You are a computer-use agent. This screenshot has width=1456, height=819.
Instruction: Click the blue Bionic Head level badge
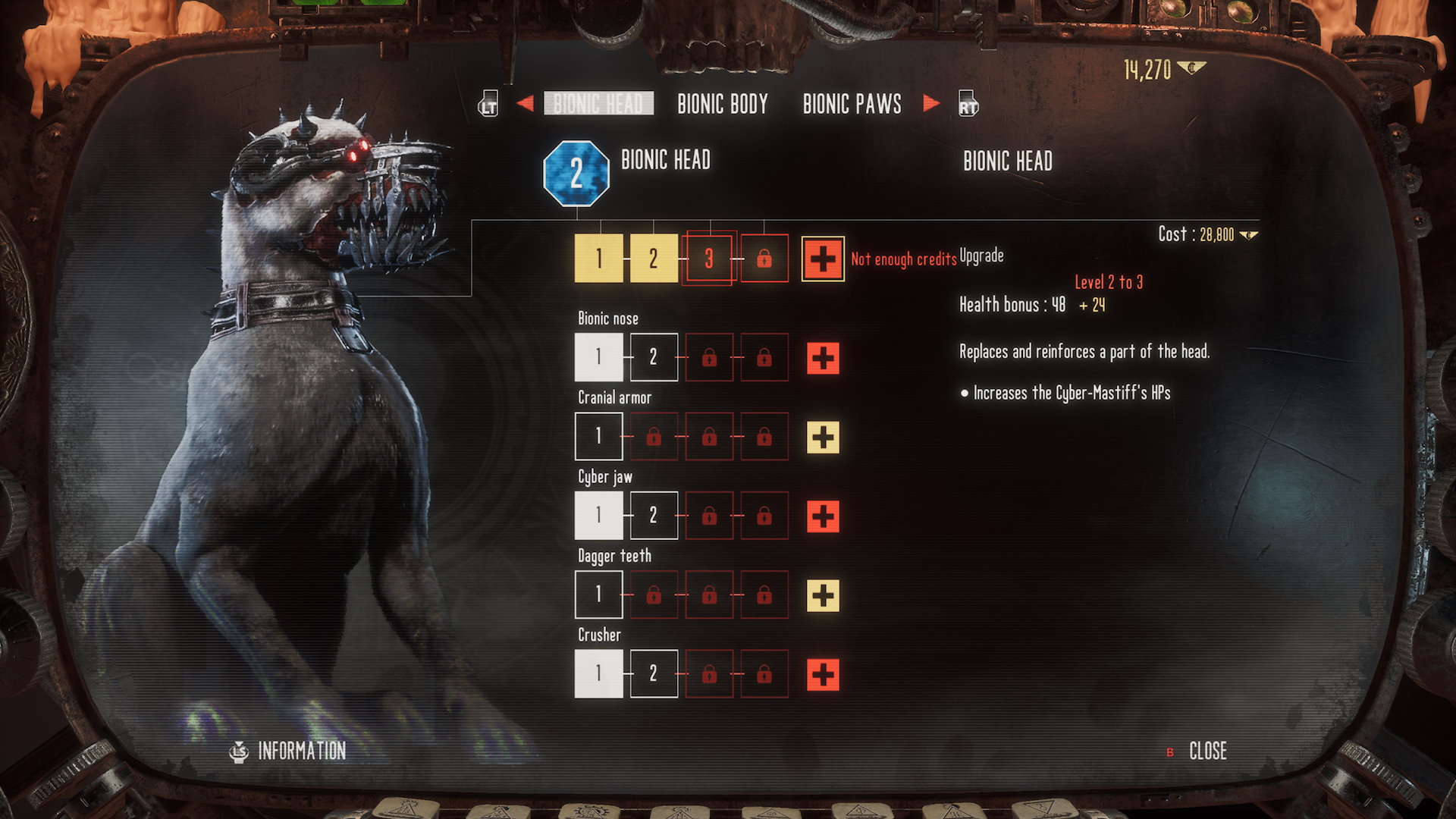(576, 174)
